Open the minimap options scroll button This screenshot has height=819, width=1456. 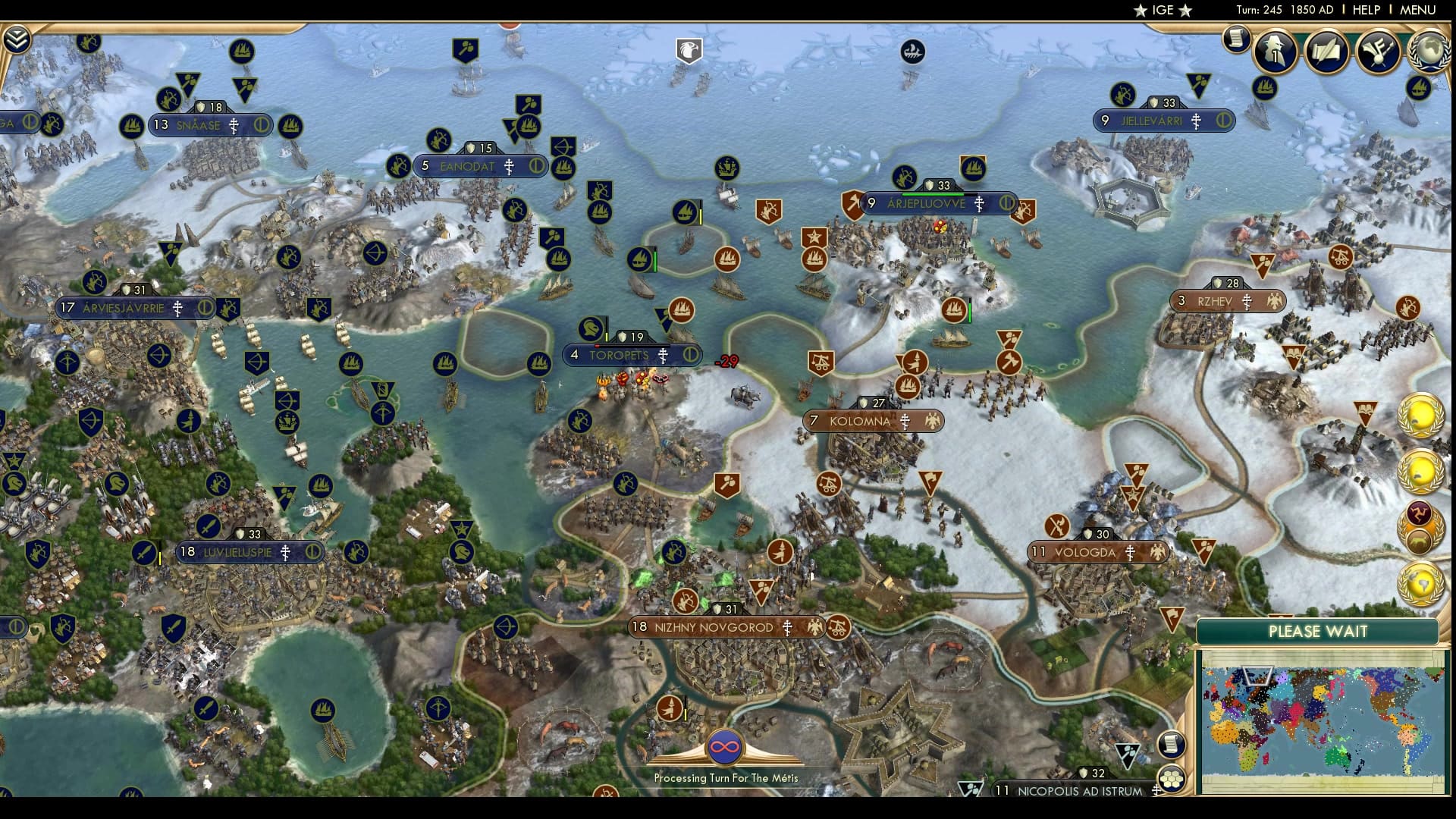point(1172,745)
